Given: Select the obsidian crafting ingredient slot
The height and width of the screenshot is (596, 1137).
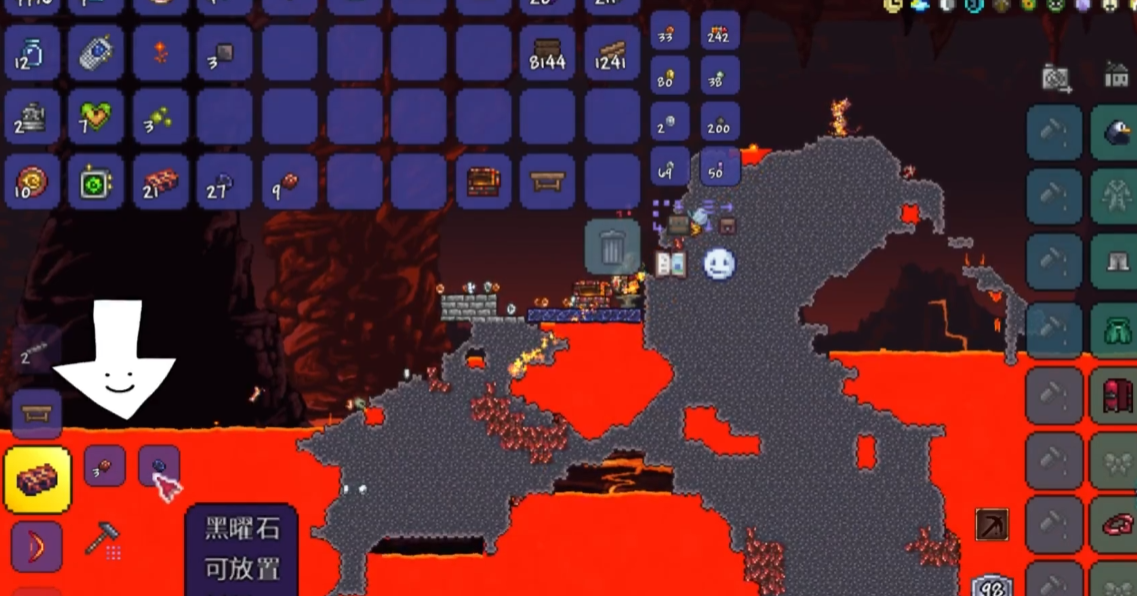Looking at the screenshot, I should coord(159,465).
